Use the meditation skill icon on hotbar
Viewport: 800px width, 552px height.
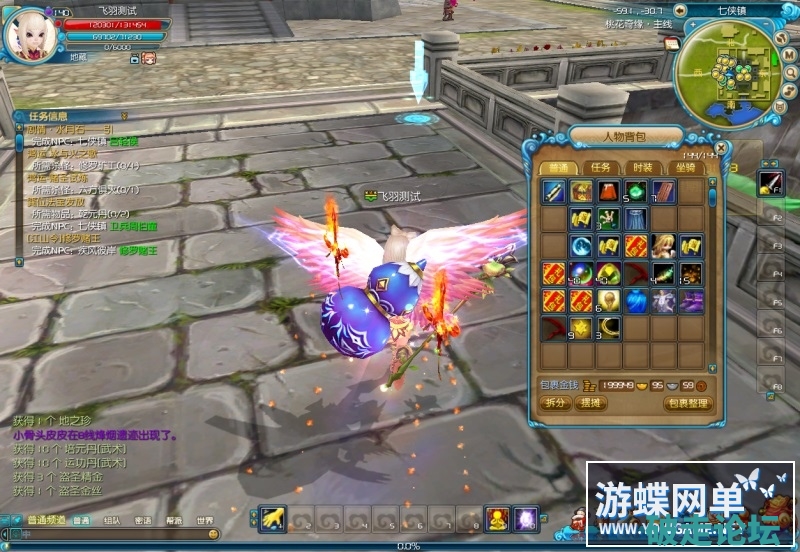coord(497,519)
